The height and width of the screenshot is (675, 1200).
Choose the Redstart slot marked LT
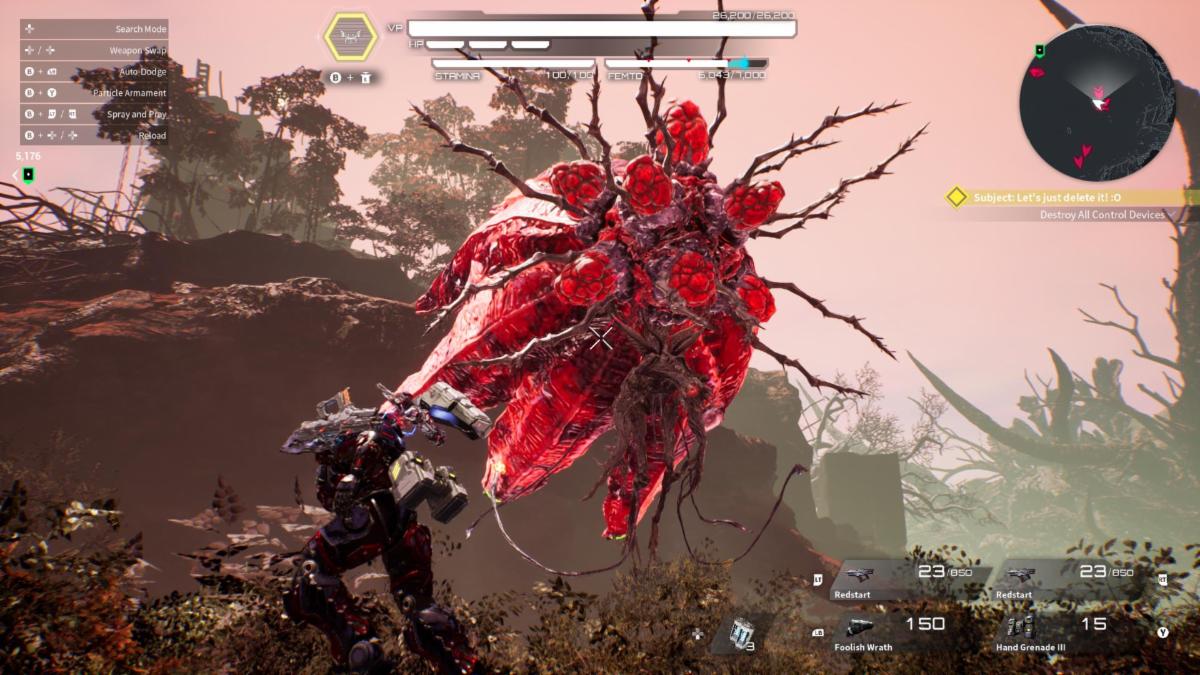(906, 578)
